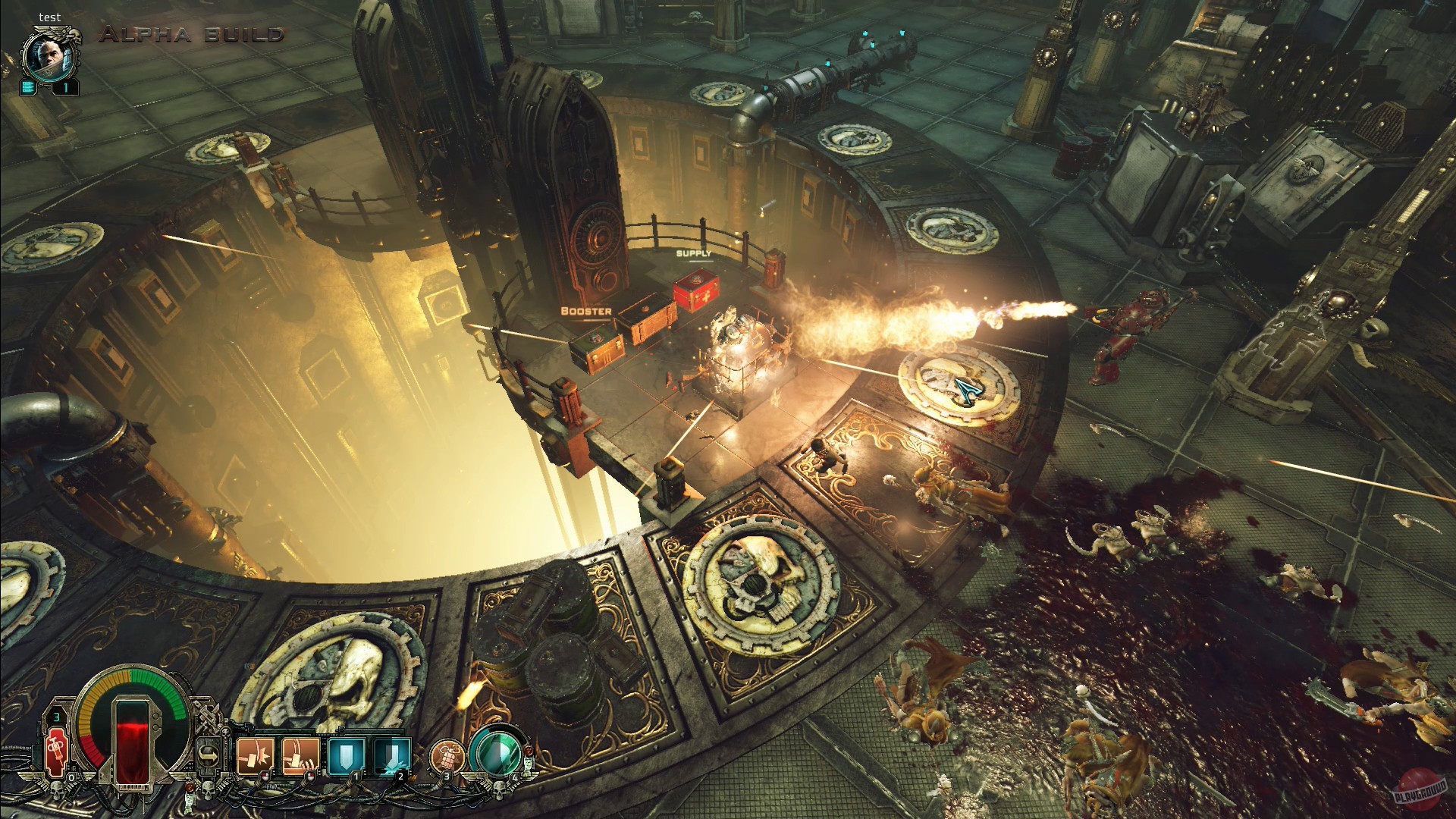Activate the hammer ground slam skill

[x=300, y=756]
